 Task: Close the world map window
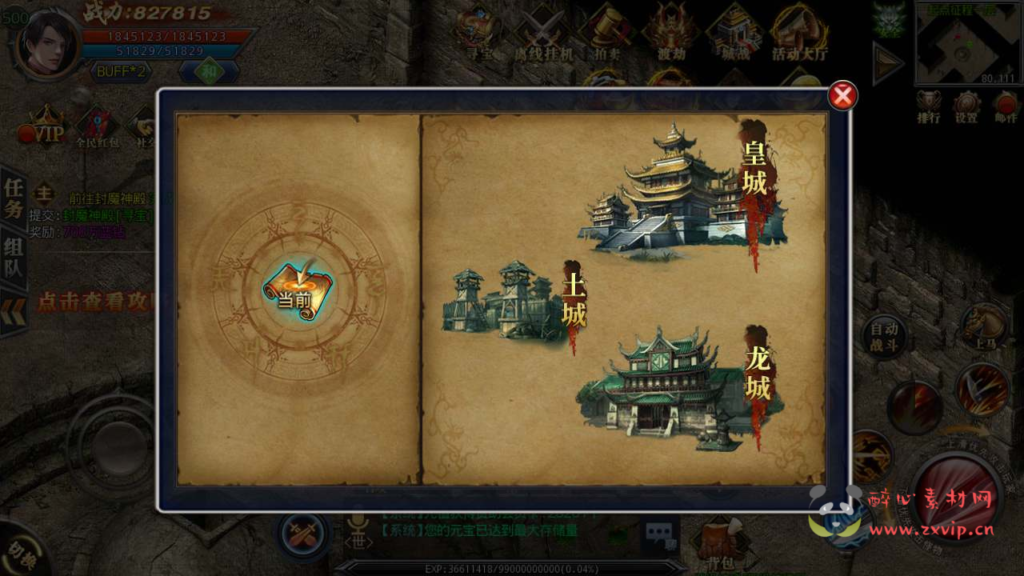click(844, 96)
